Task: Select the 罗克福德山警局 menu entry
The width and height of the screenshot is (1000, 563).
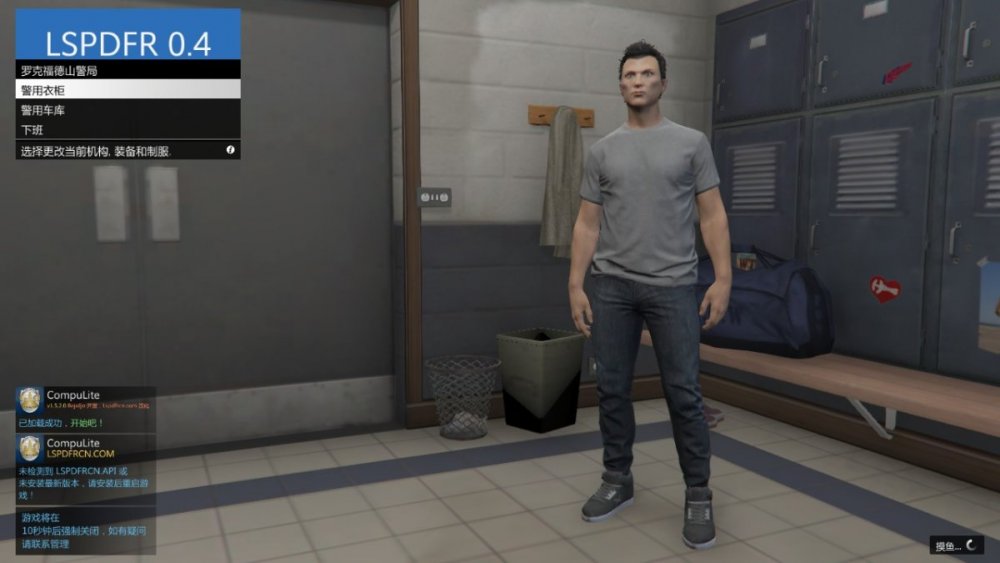Action: (128, 71)
